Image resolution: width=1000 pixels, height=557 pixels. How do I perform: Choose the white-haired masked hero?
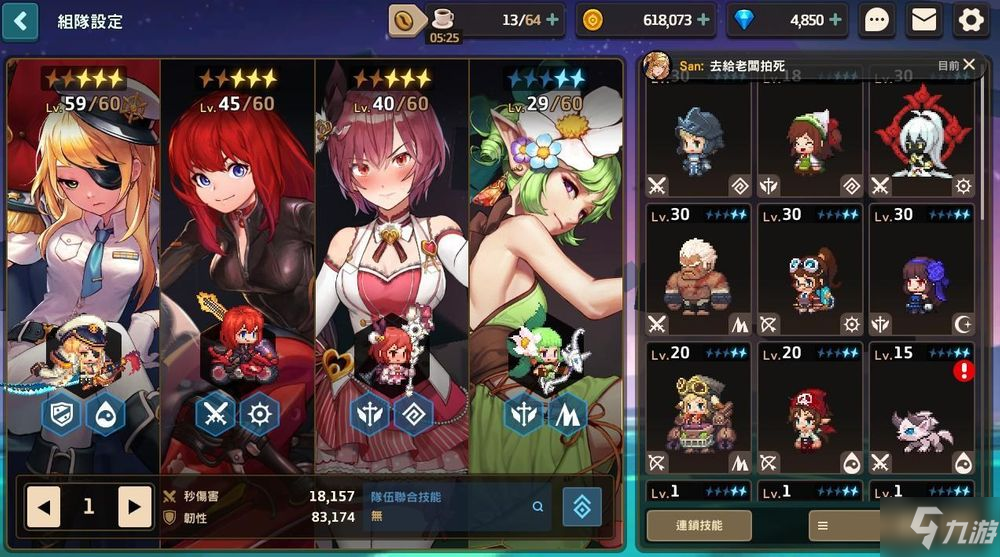(920, 140)
